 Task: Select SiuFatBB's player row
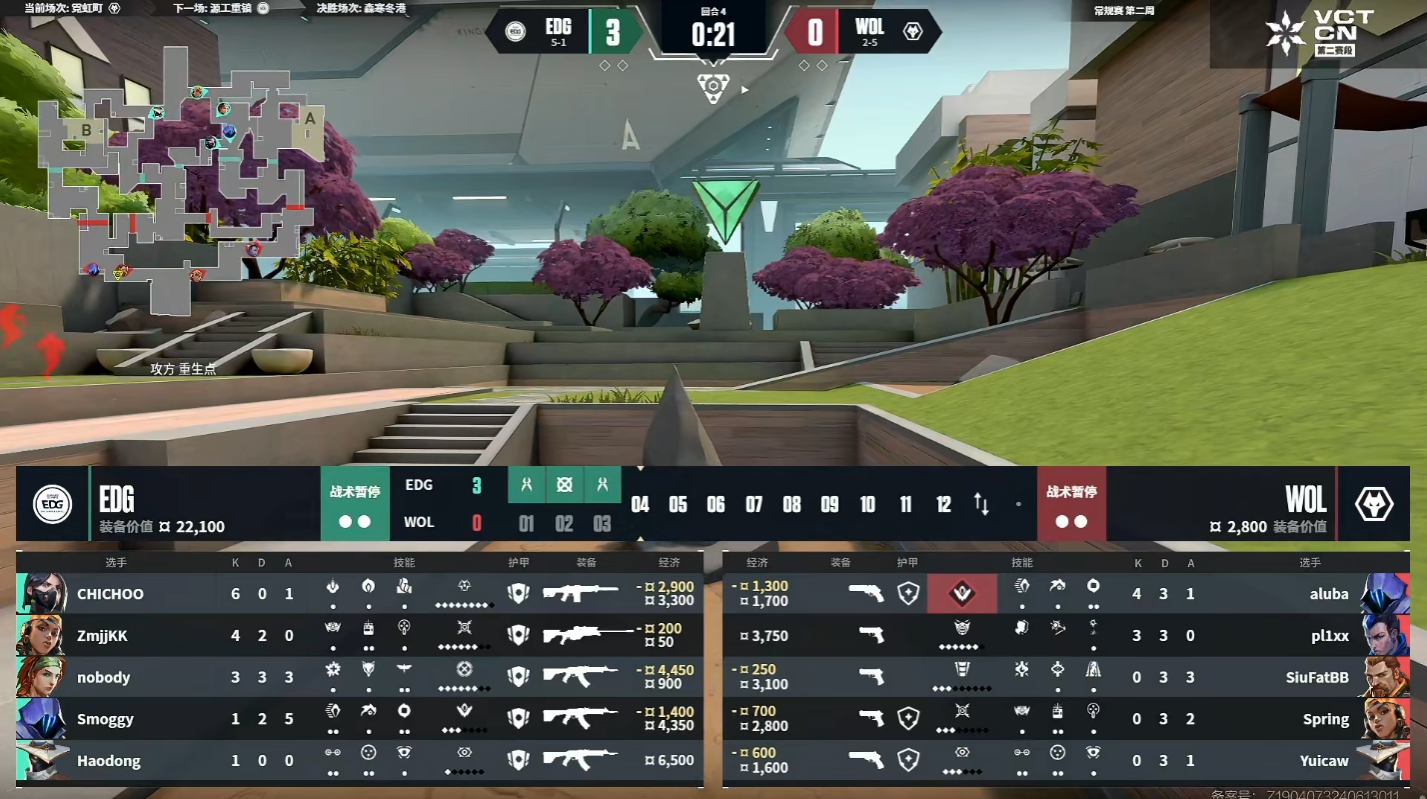coord(1065,677)
